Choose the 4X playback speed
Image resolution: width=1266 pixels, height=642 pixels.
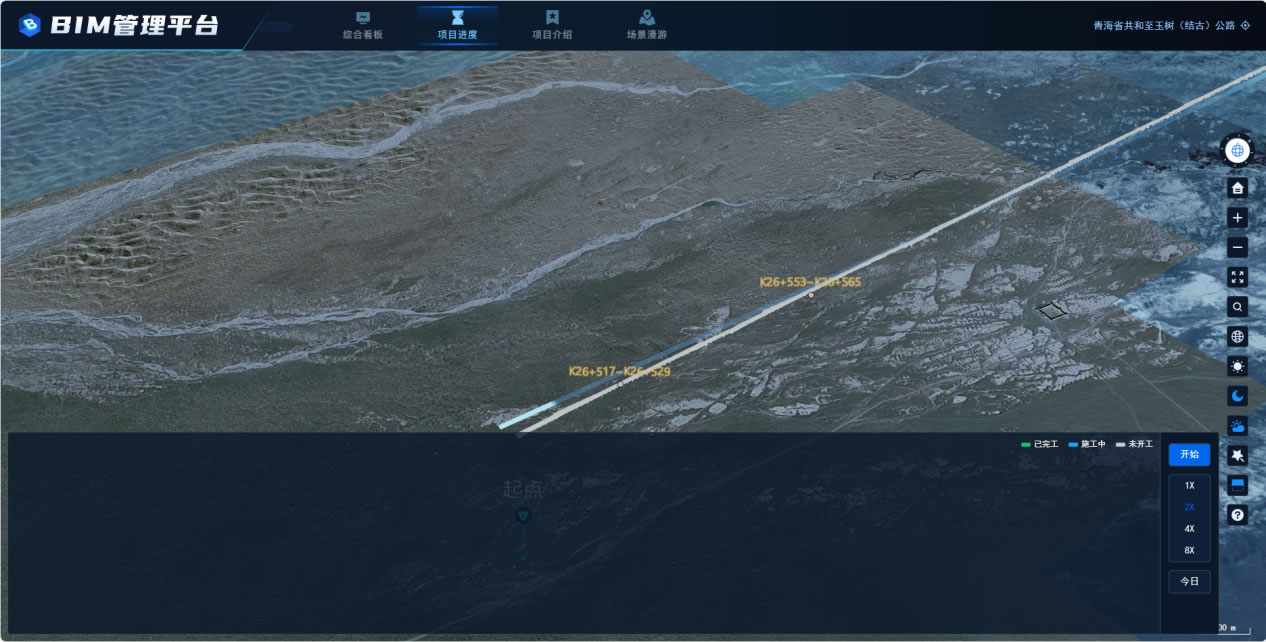point(1189,529)
